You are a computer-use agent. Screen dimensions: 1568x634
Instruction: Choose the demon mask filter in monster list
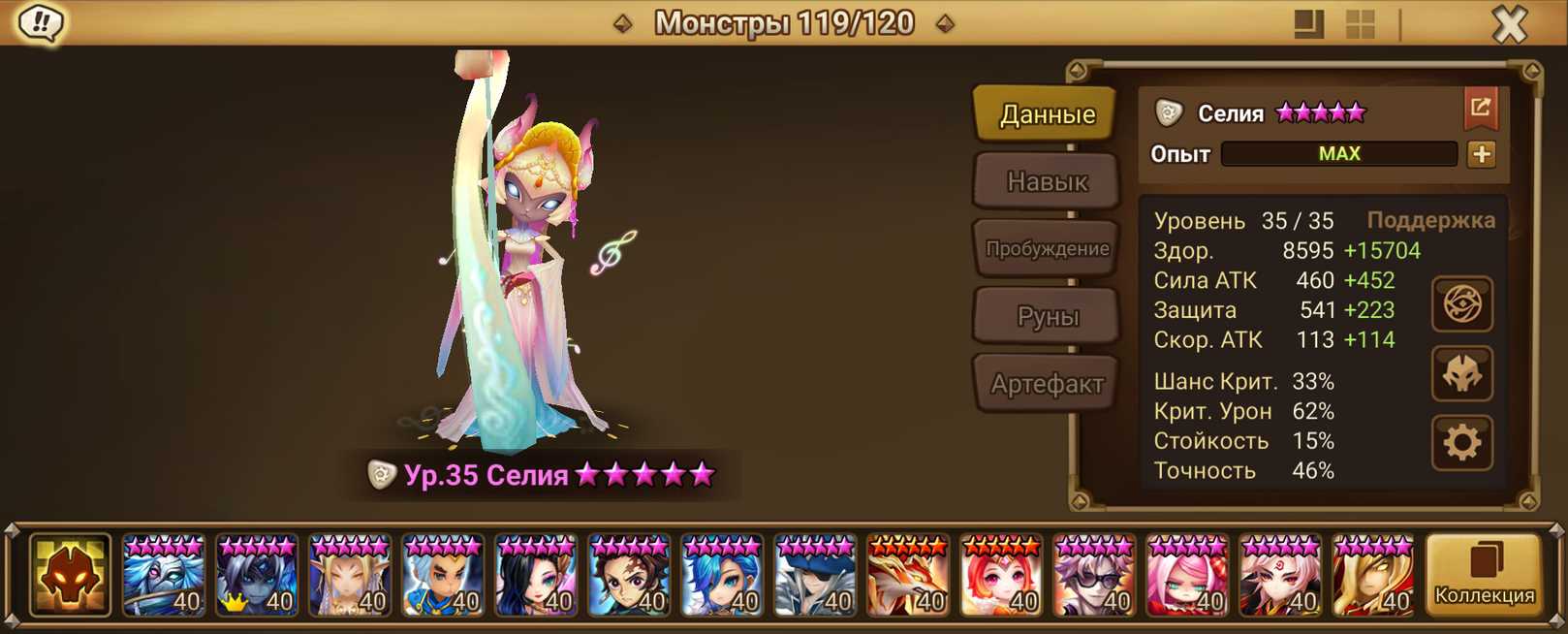70,575
